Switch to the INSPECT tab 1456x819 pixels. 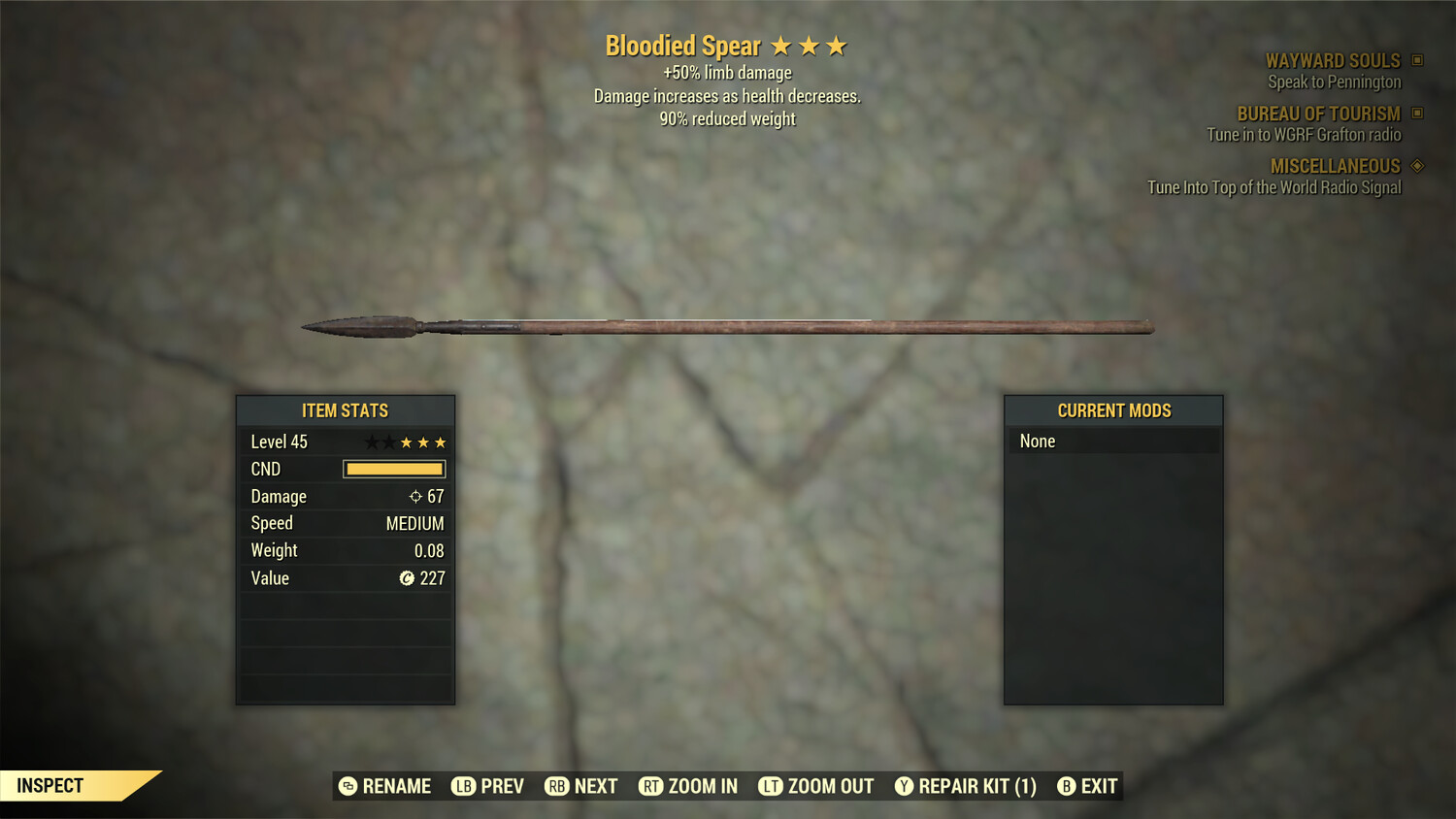click(50, 785)
